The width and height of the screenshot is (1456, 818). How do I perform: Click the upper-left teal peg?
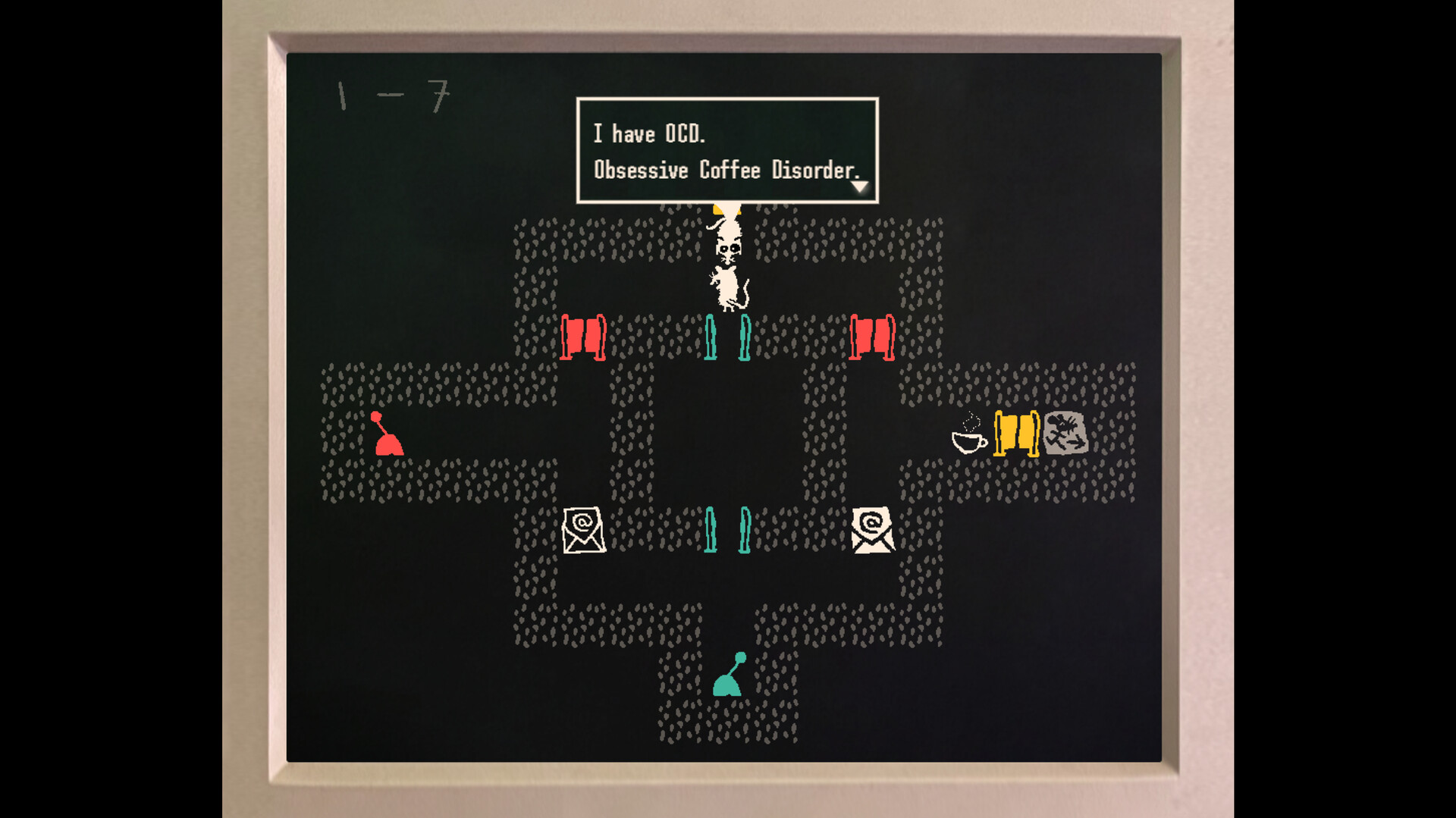coord(711,339)
